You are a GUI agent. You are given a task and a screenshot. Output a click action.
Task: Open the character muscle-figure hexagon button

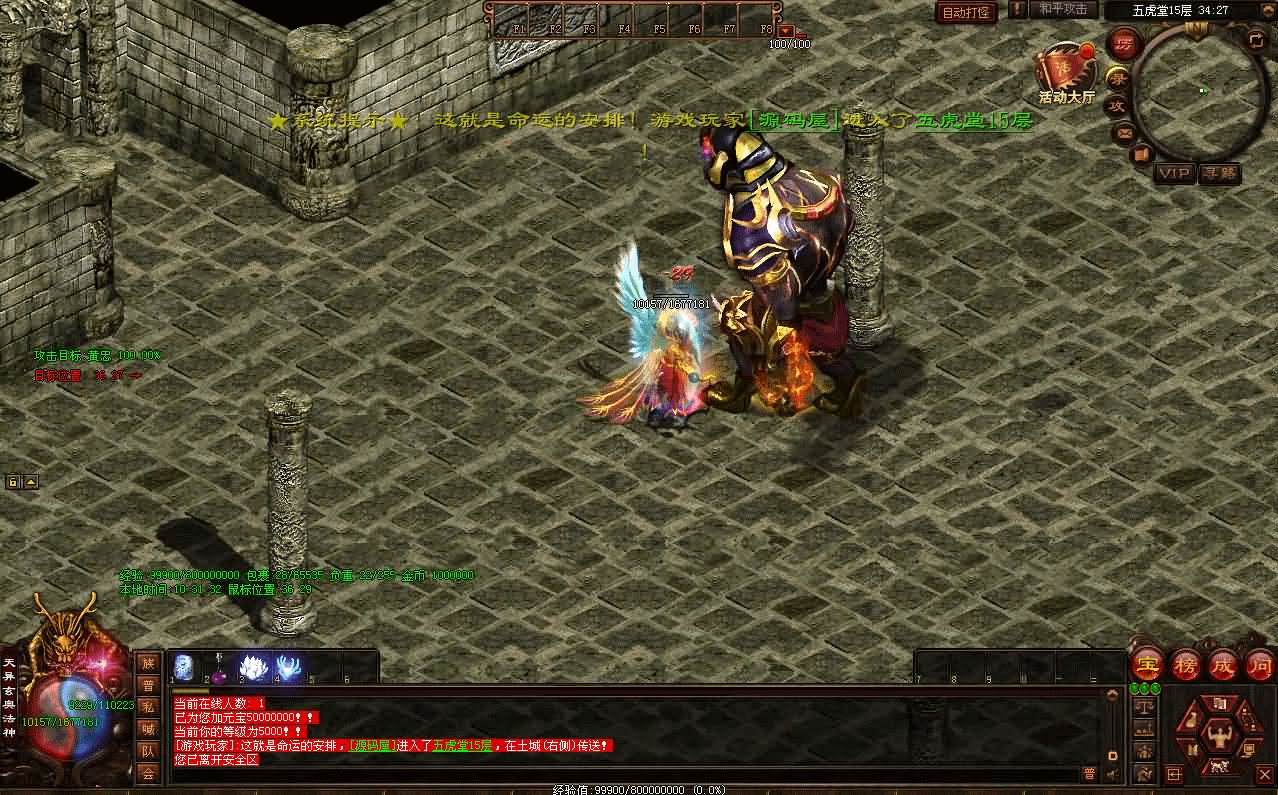click(1218, 739)
